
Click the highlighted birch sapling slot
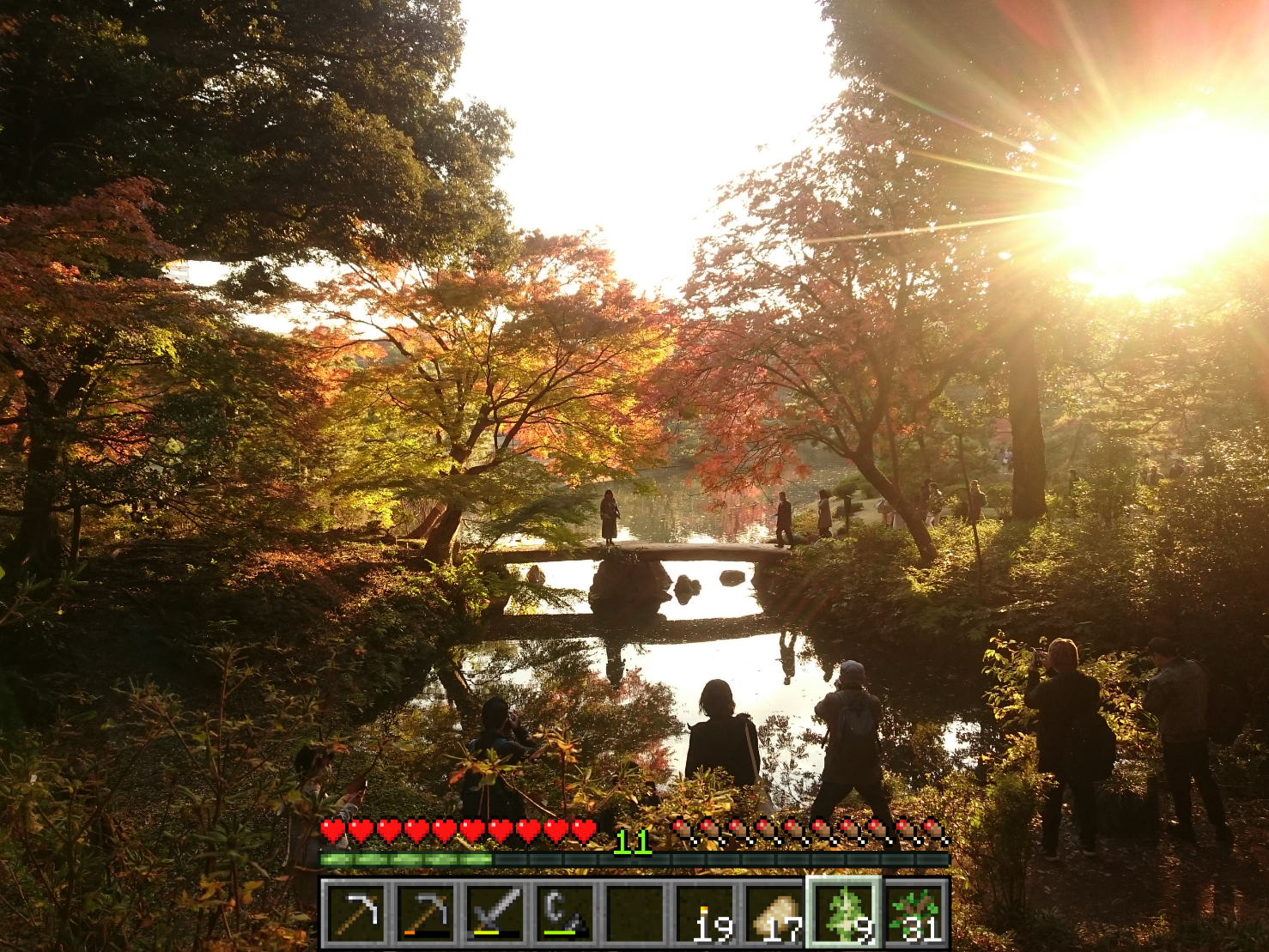point(846,913)
